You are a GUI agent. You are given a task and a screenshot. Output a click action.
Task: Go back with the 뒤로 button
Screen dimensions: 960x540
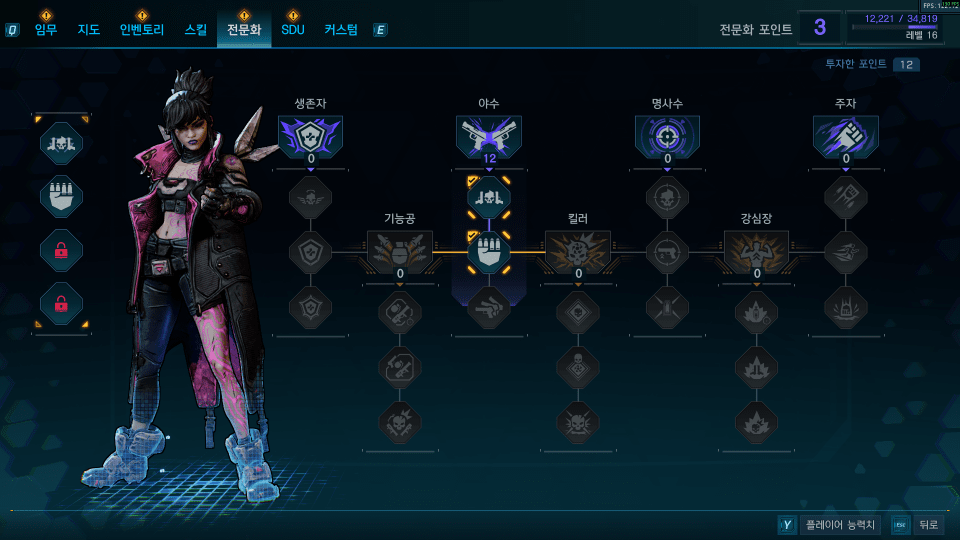click(916, 525)
